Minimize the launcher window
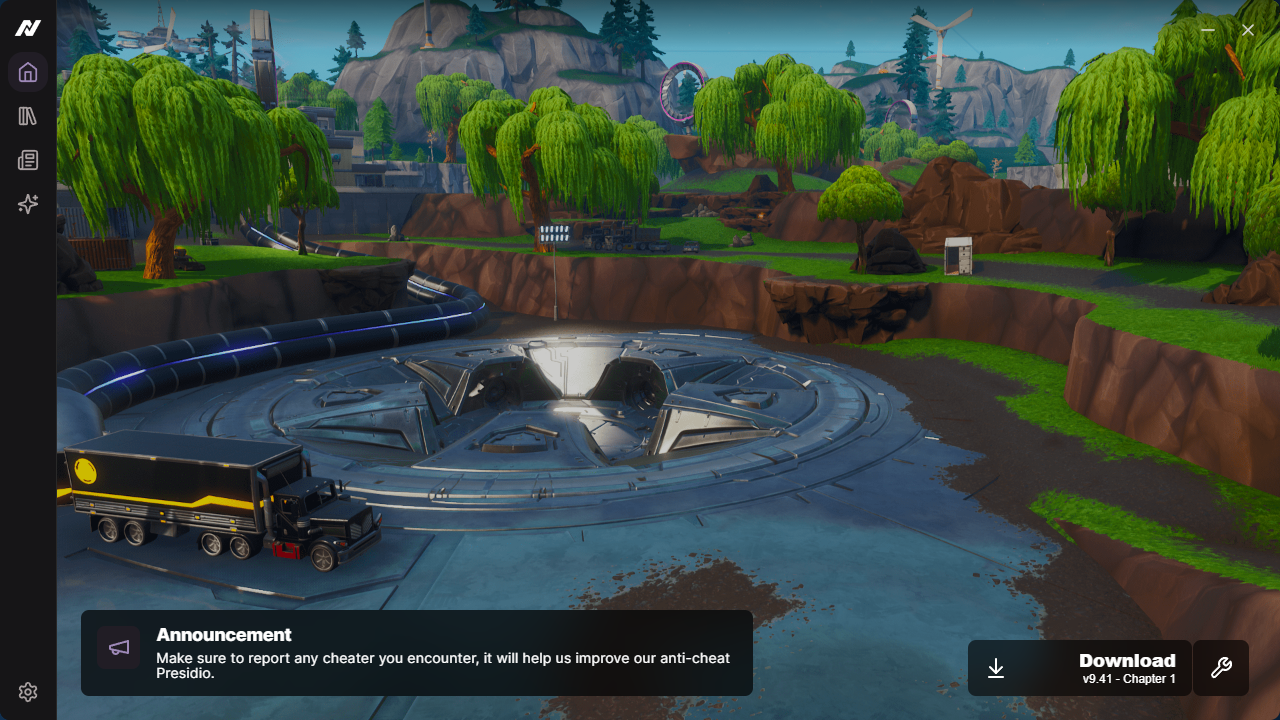The height and width of the screenshot is (720, 1280). point(1208,30)
